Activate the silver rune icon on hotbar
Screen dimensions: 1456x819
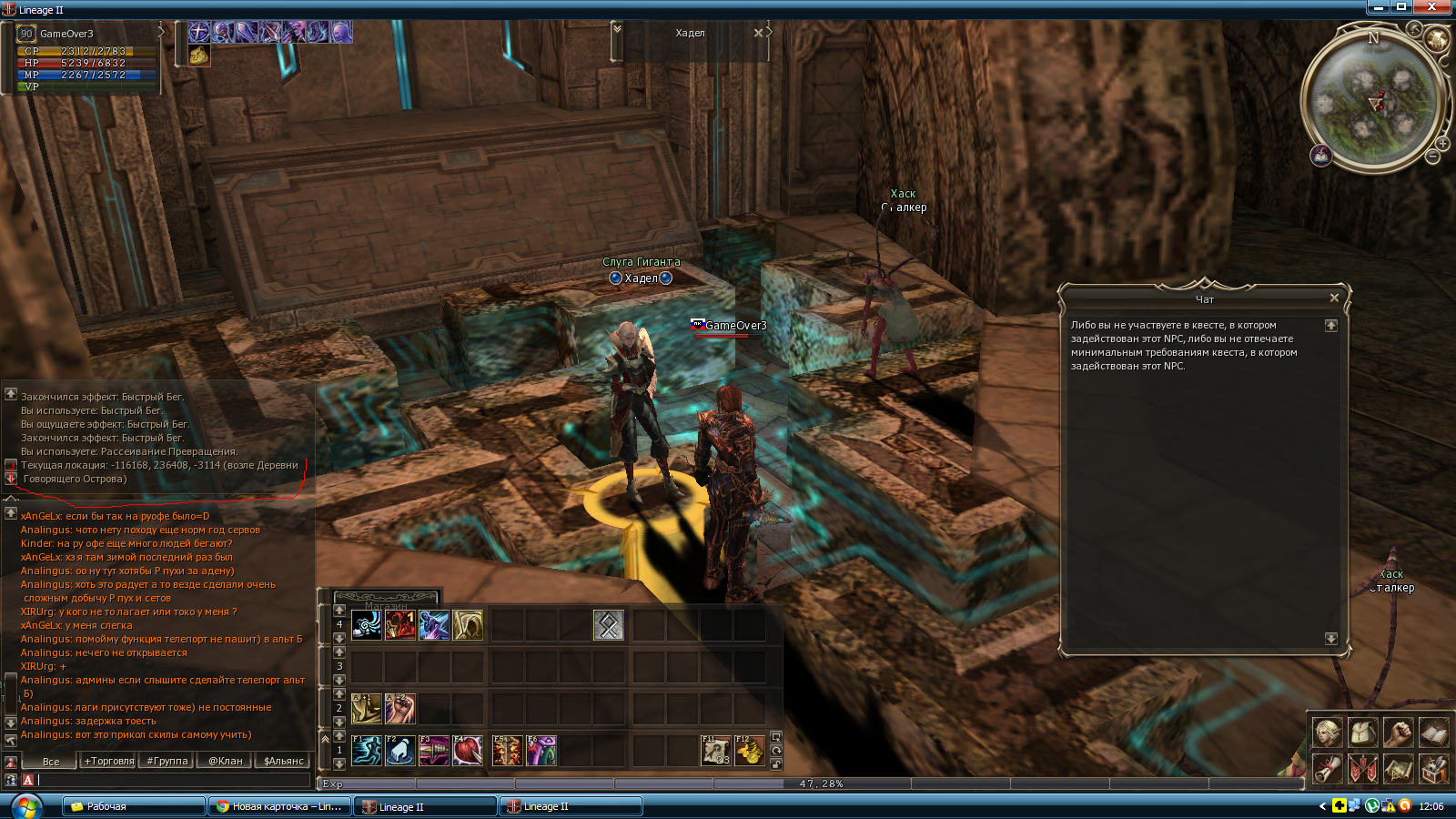tap(609, 625)
